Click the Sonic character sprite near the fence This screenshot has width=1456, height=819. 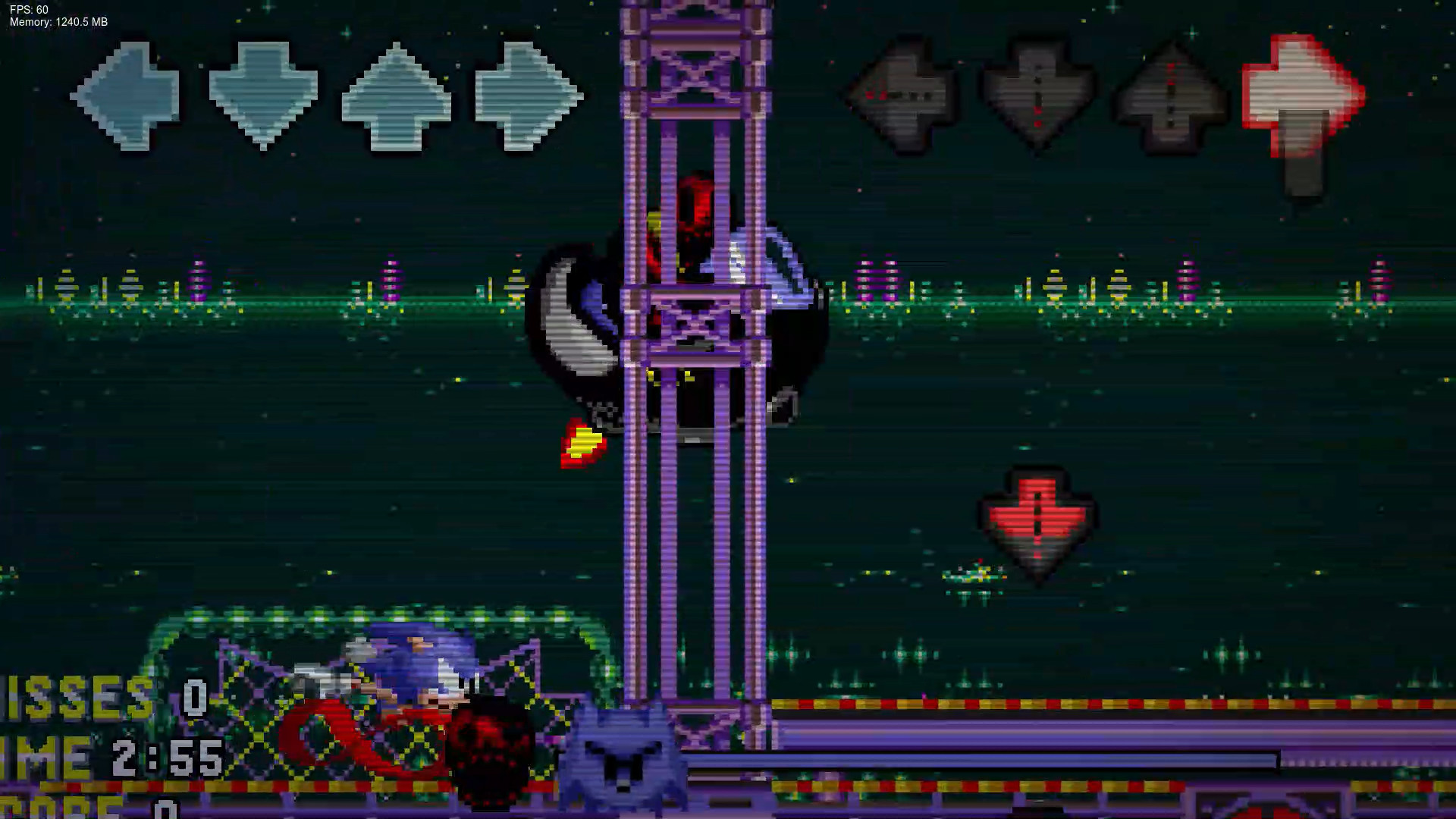coord(409,667)
